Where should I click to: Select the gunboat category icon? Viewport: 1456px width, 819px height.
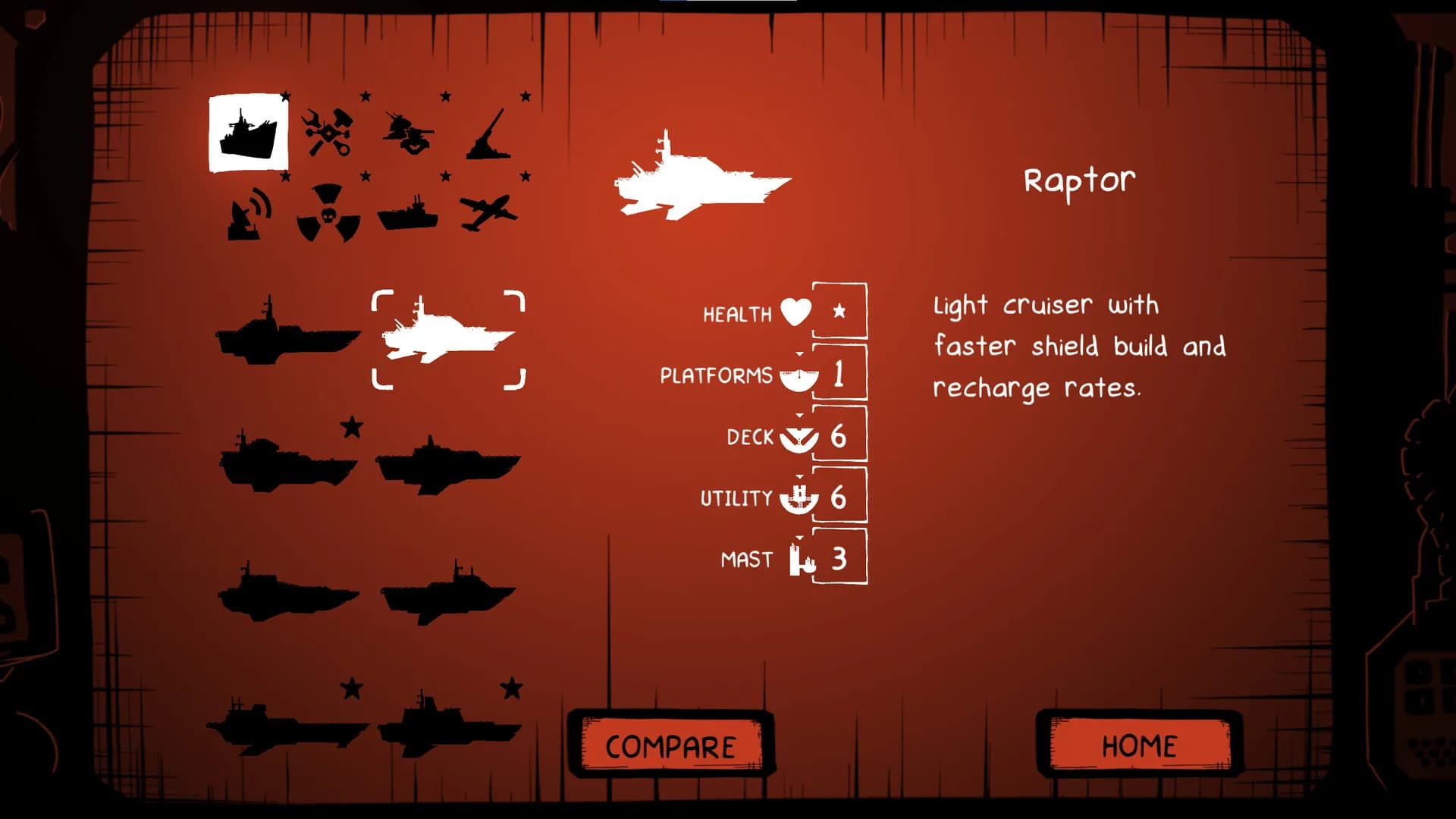[408, 216]
